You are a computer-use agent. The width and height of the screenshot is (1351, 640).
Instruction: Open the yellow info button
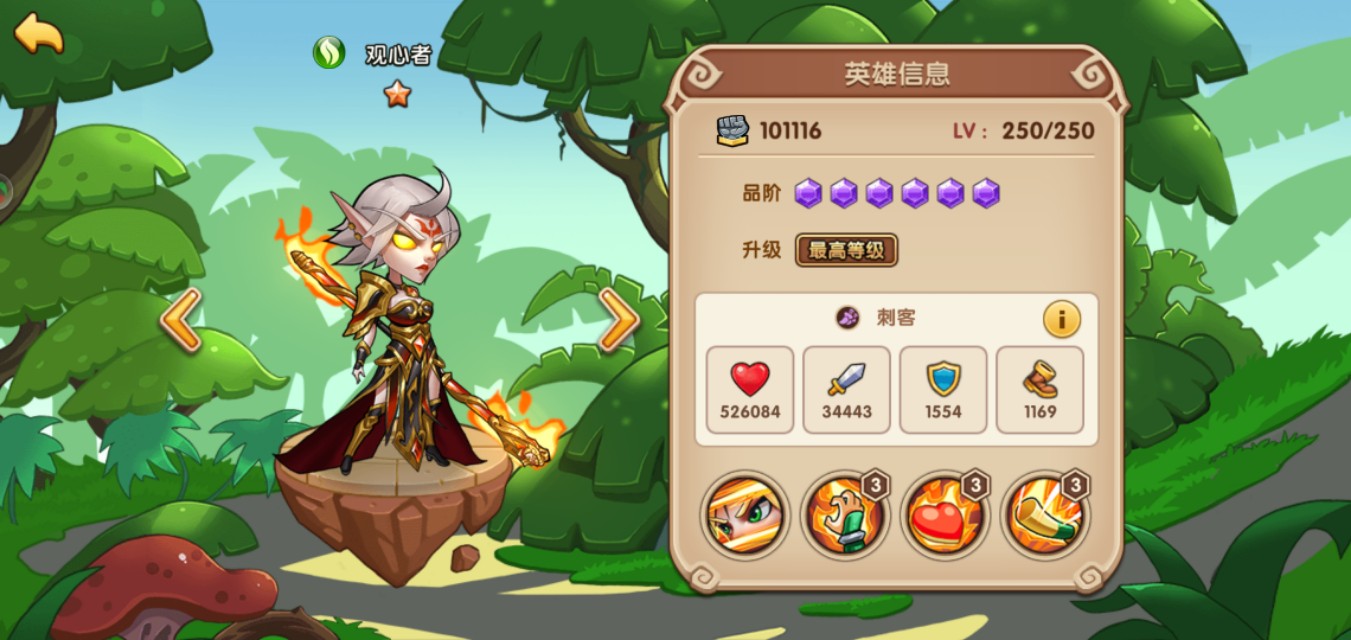[1061, 319]
